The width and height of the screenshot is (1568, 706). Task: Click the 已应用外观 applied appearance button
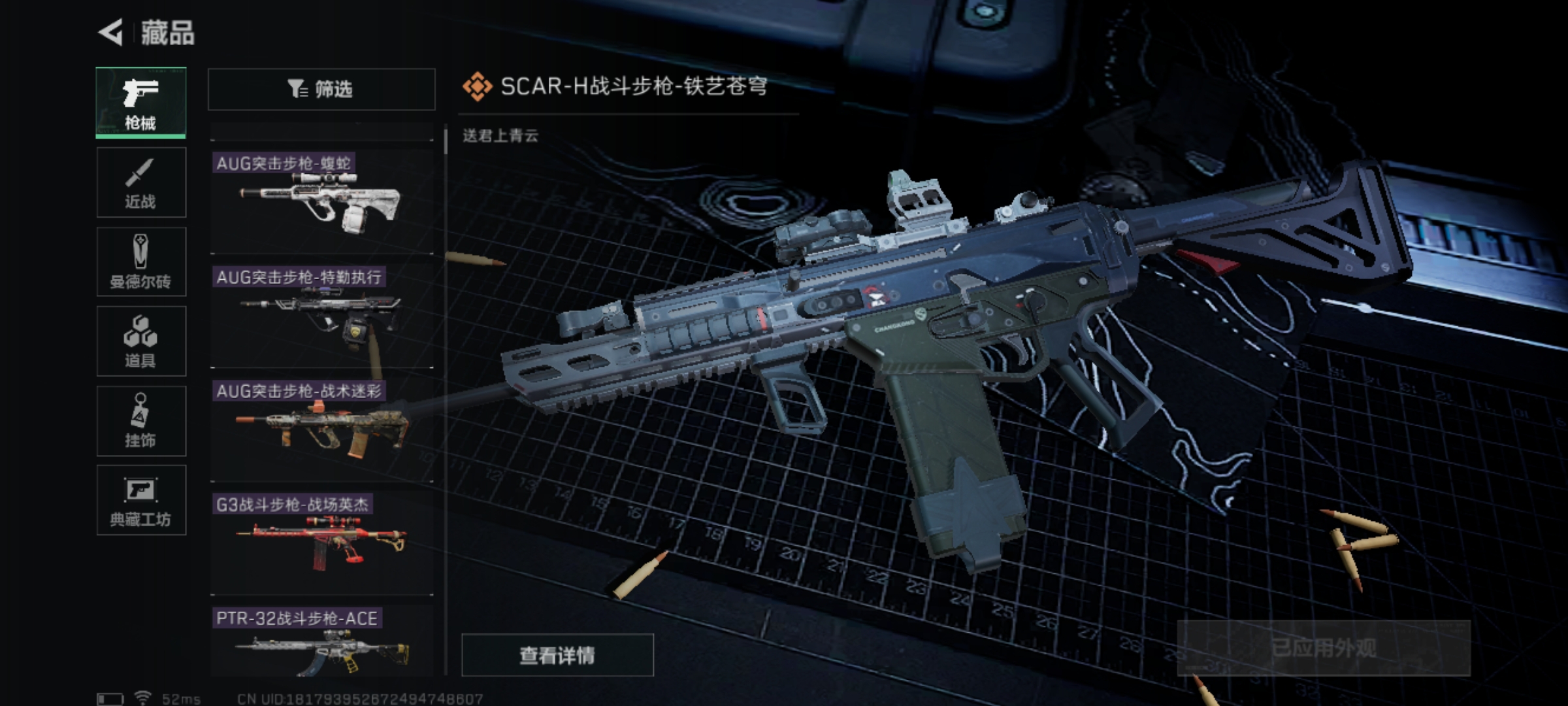pos(1324,648)
